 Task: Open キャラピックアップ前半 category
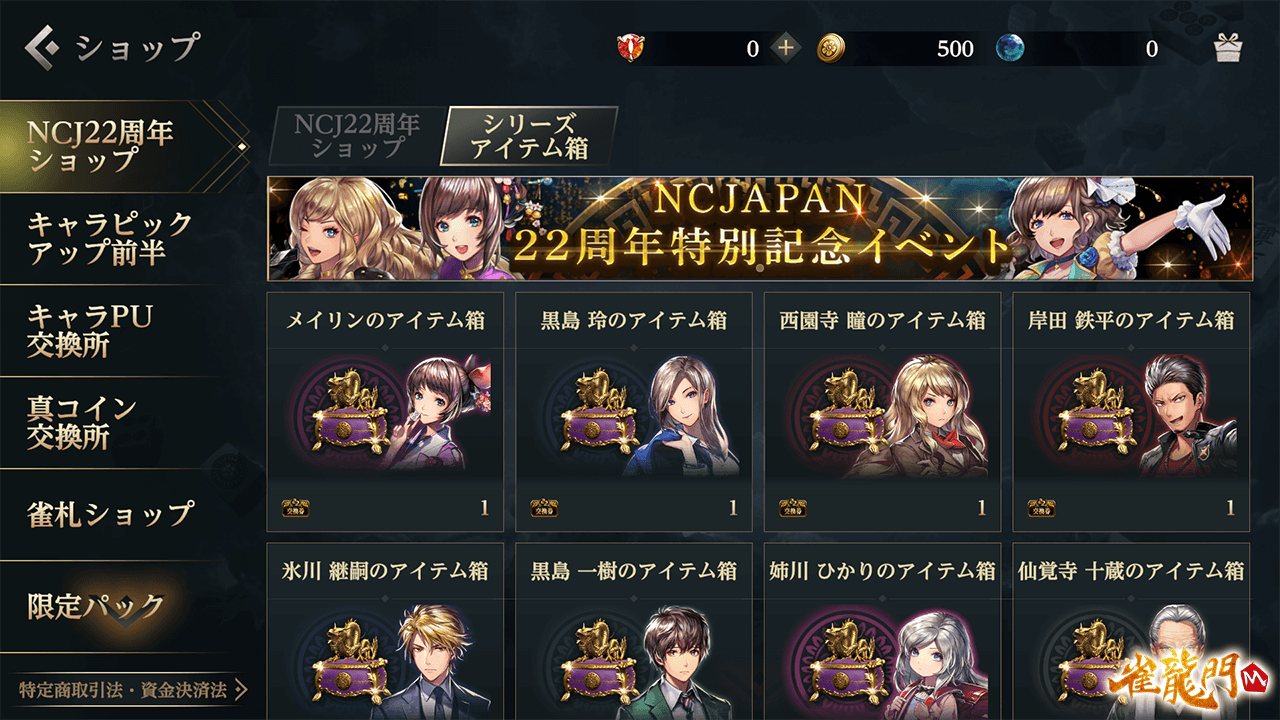tap(110, 238)
